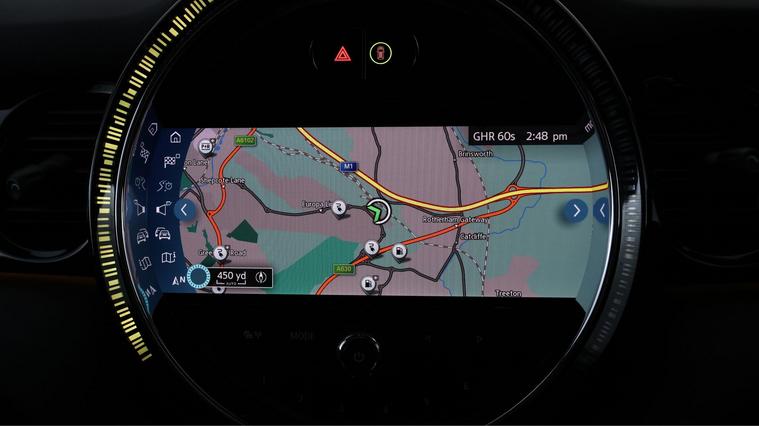Choose the map marker at Greasbro Road

[221, 254]
